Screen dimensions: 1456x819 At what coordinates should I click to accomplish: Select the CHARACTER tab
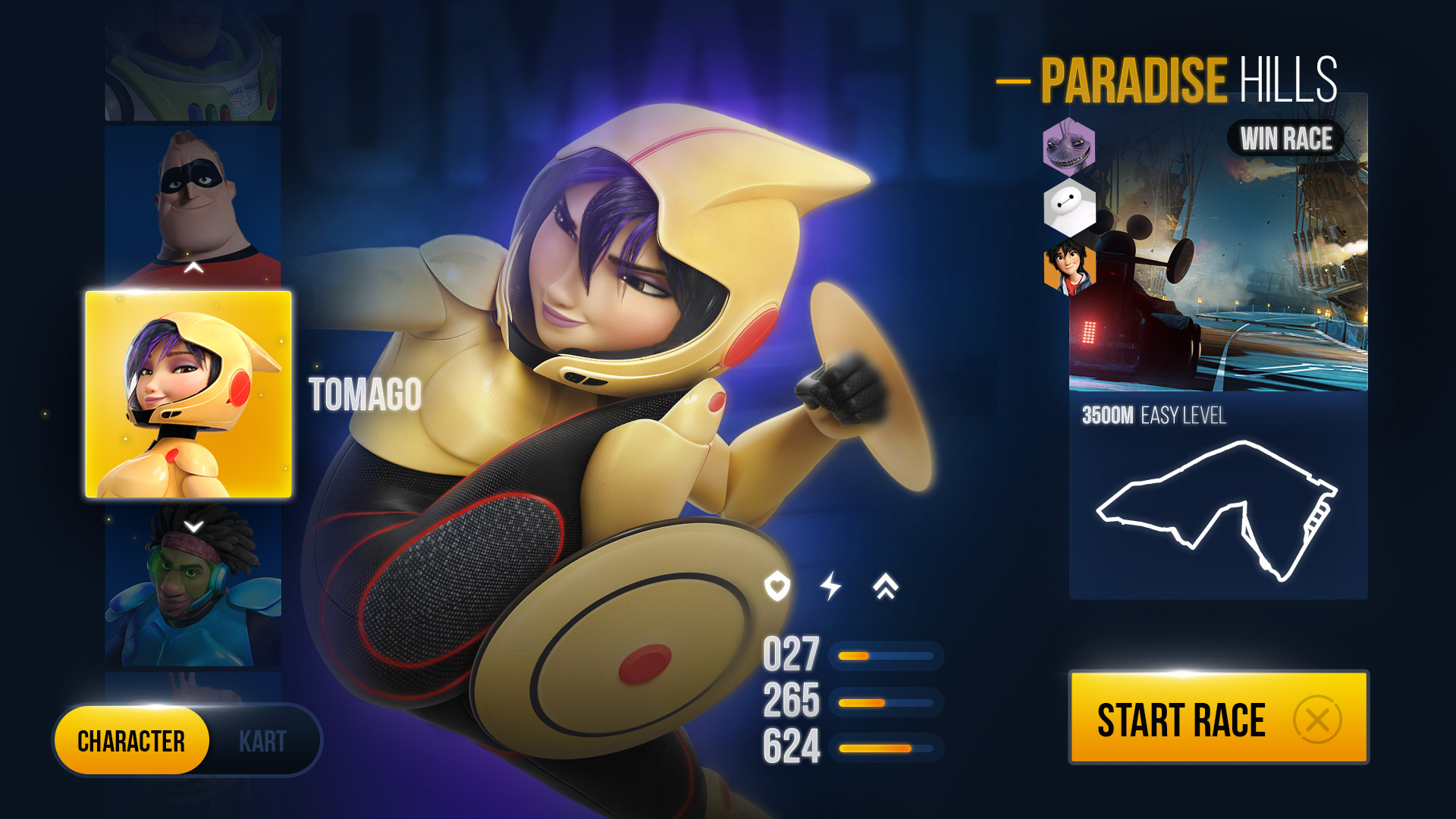coord(131,741)
